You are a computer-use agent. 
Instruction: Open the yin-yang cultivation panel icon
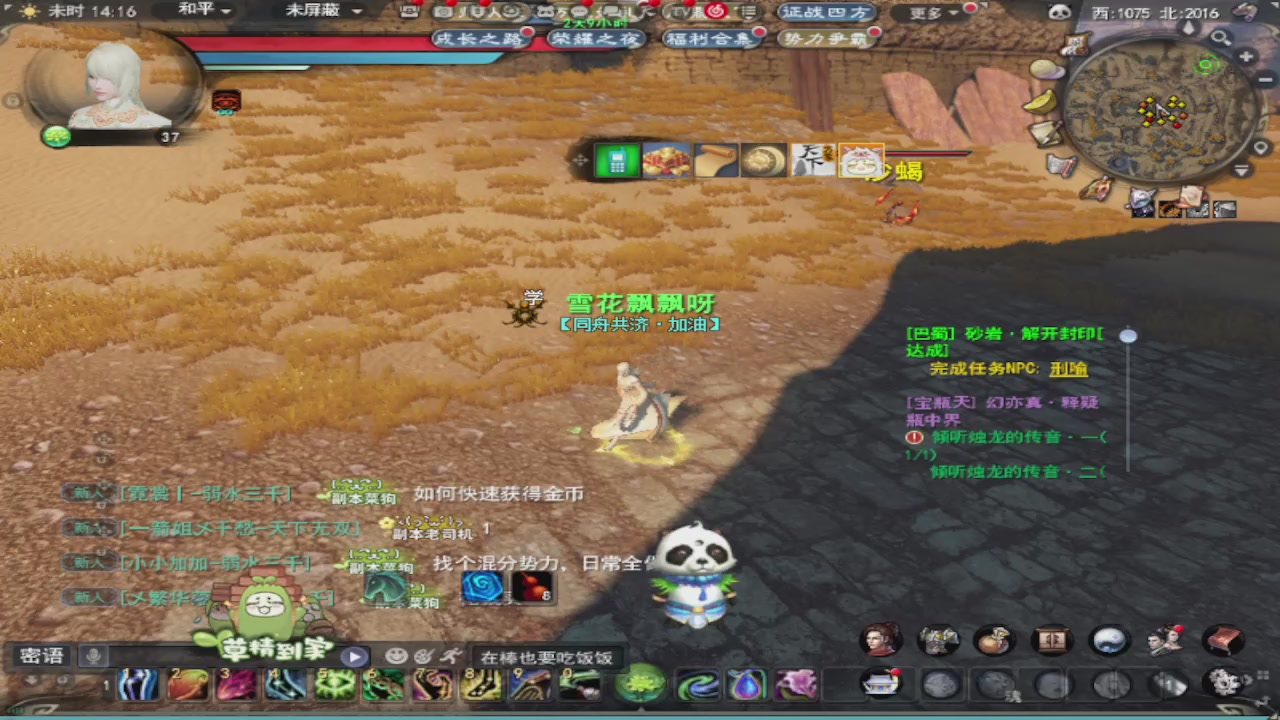(1110, 640)
